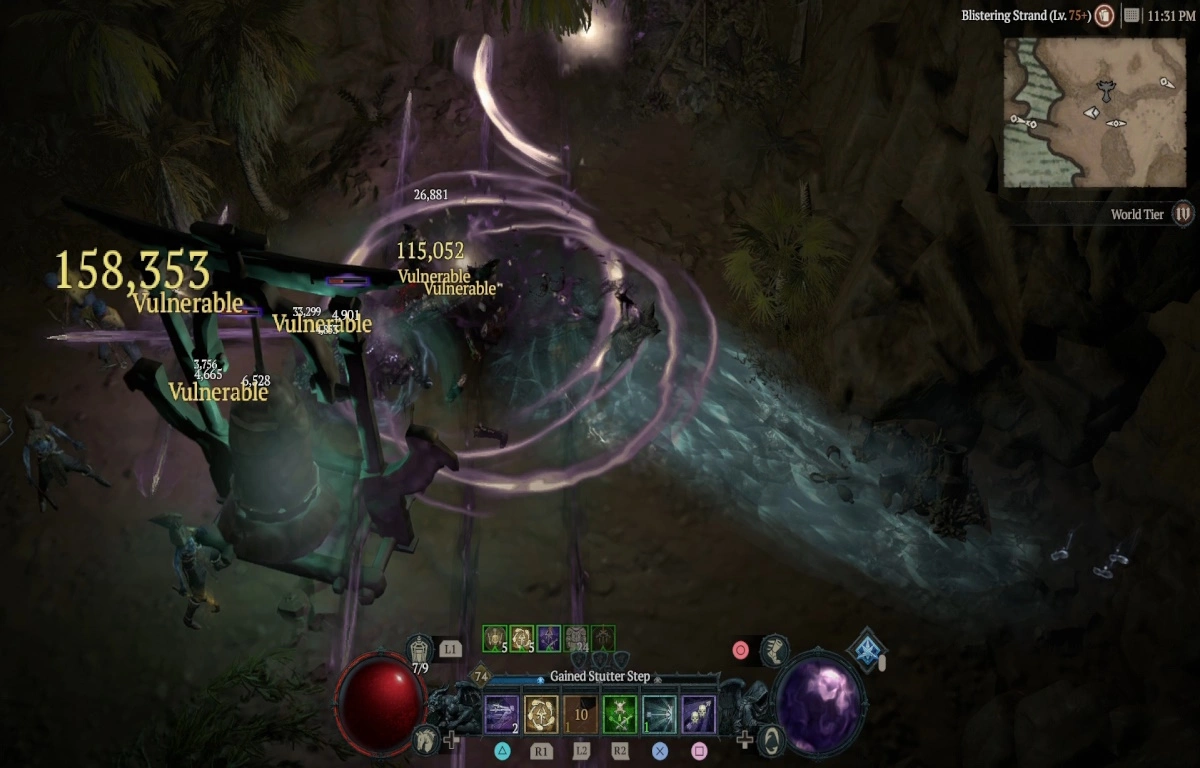Screen dimensions: 1200x768
Task: Inspect the purple buff icon in the buff row
Action: click(x=548, y=638)
